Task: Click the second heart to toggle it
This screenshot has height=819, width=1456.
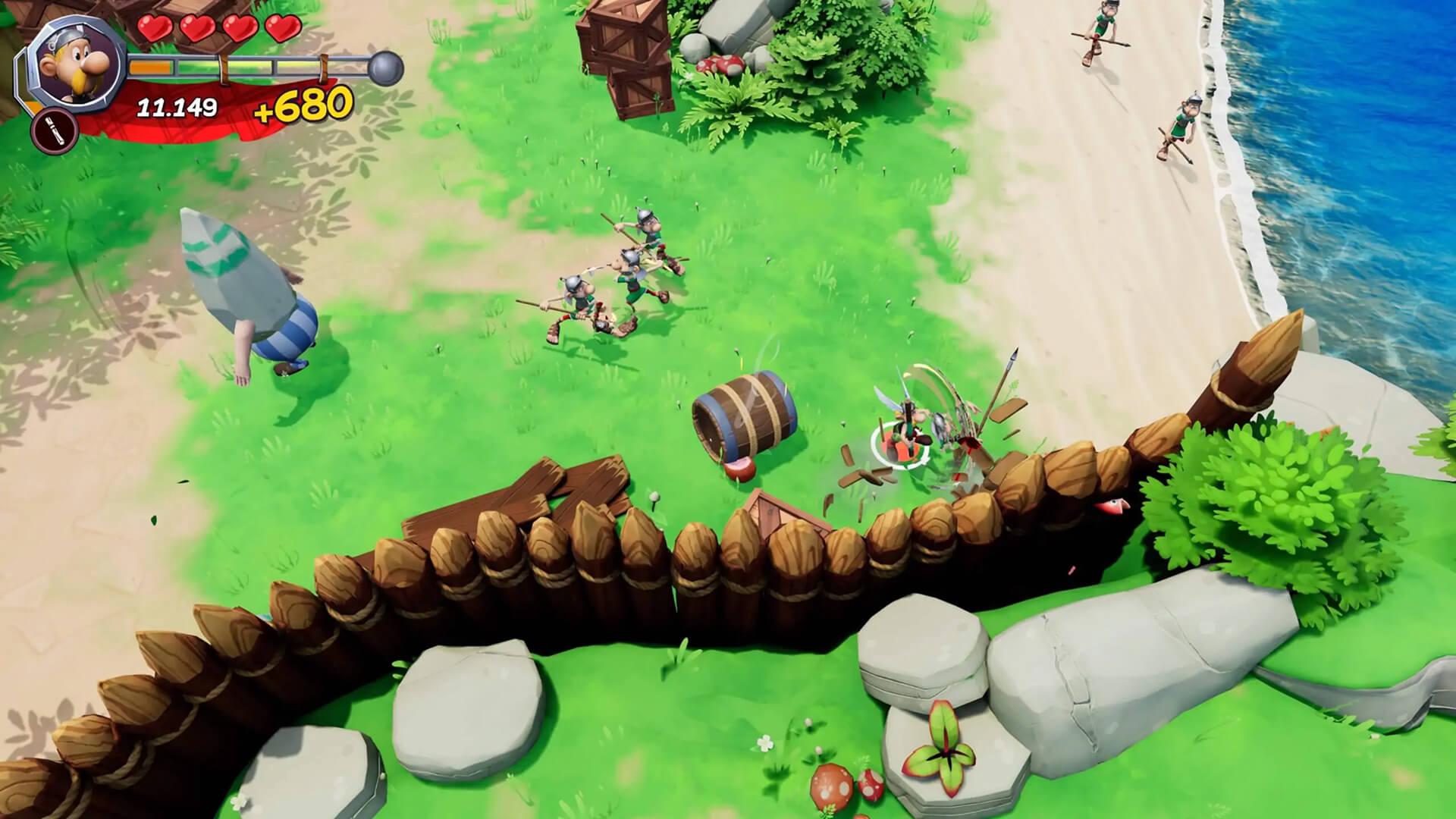Action: point(196,29)
